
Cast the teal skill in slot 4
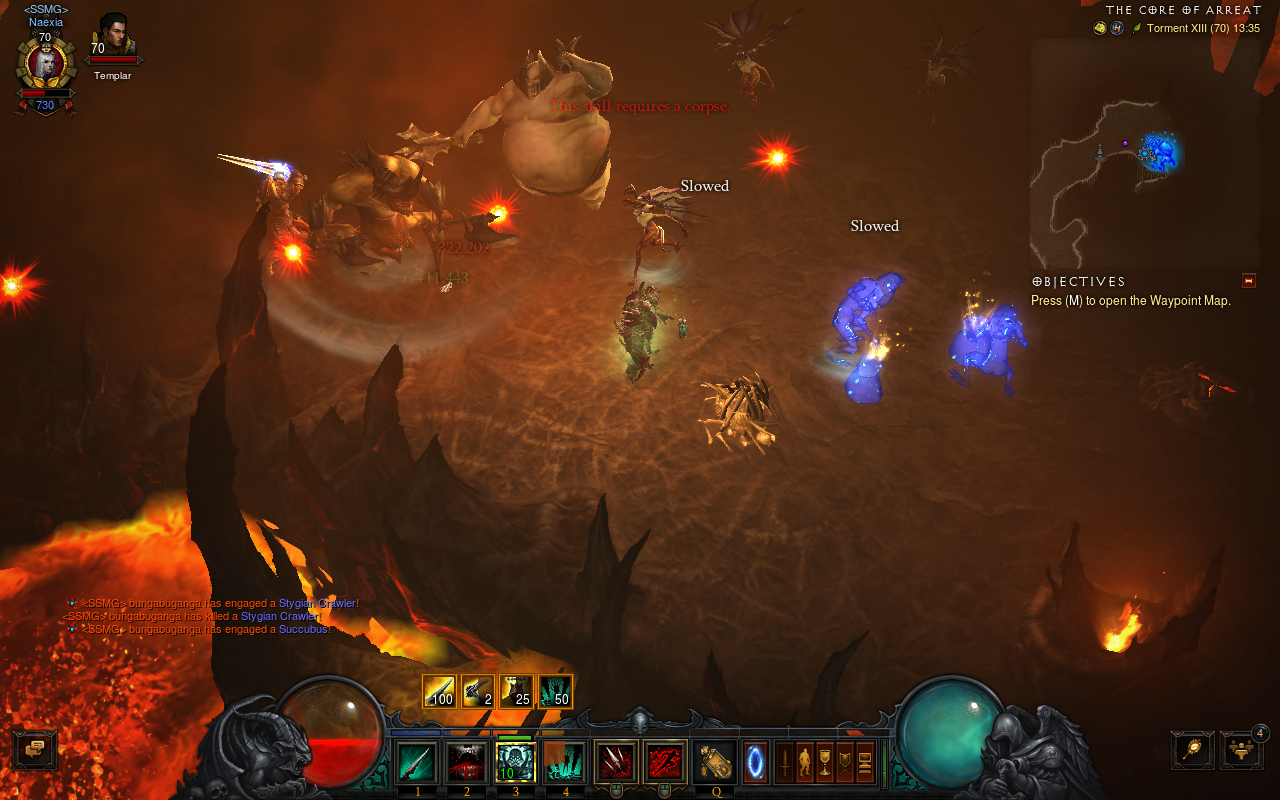tap(565, 762)
